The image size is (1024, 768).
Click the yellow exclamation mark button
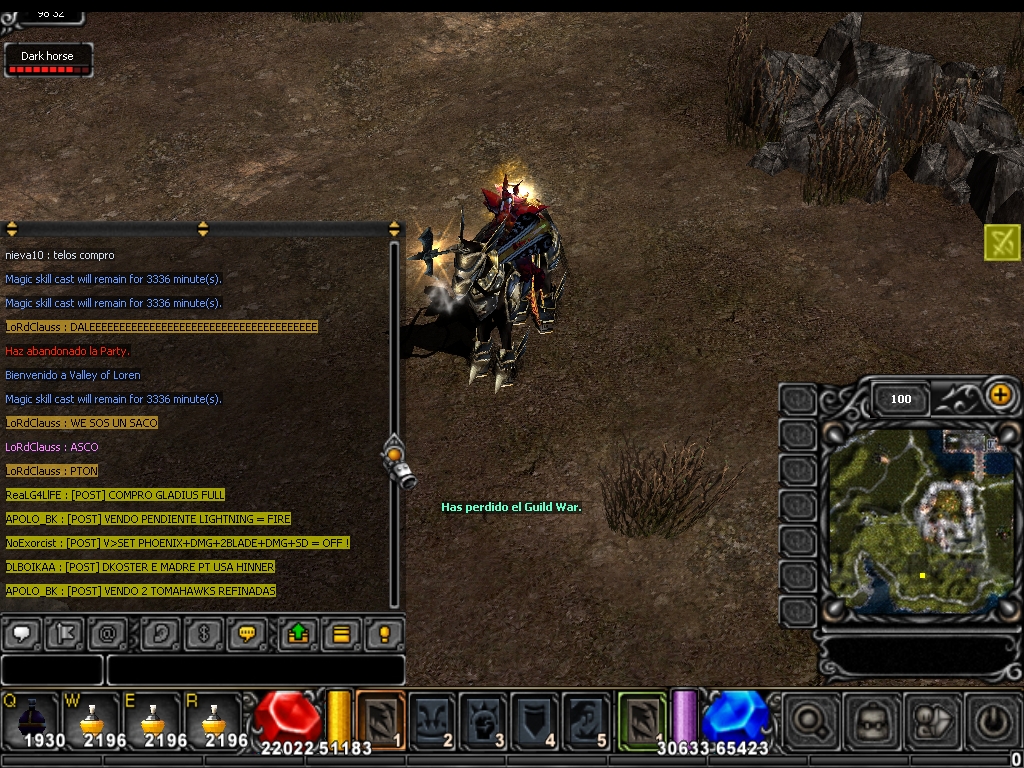tap(384, 634)
